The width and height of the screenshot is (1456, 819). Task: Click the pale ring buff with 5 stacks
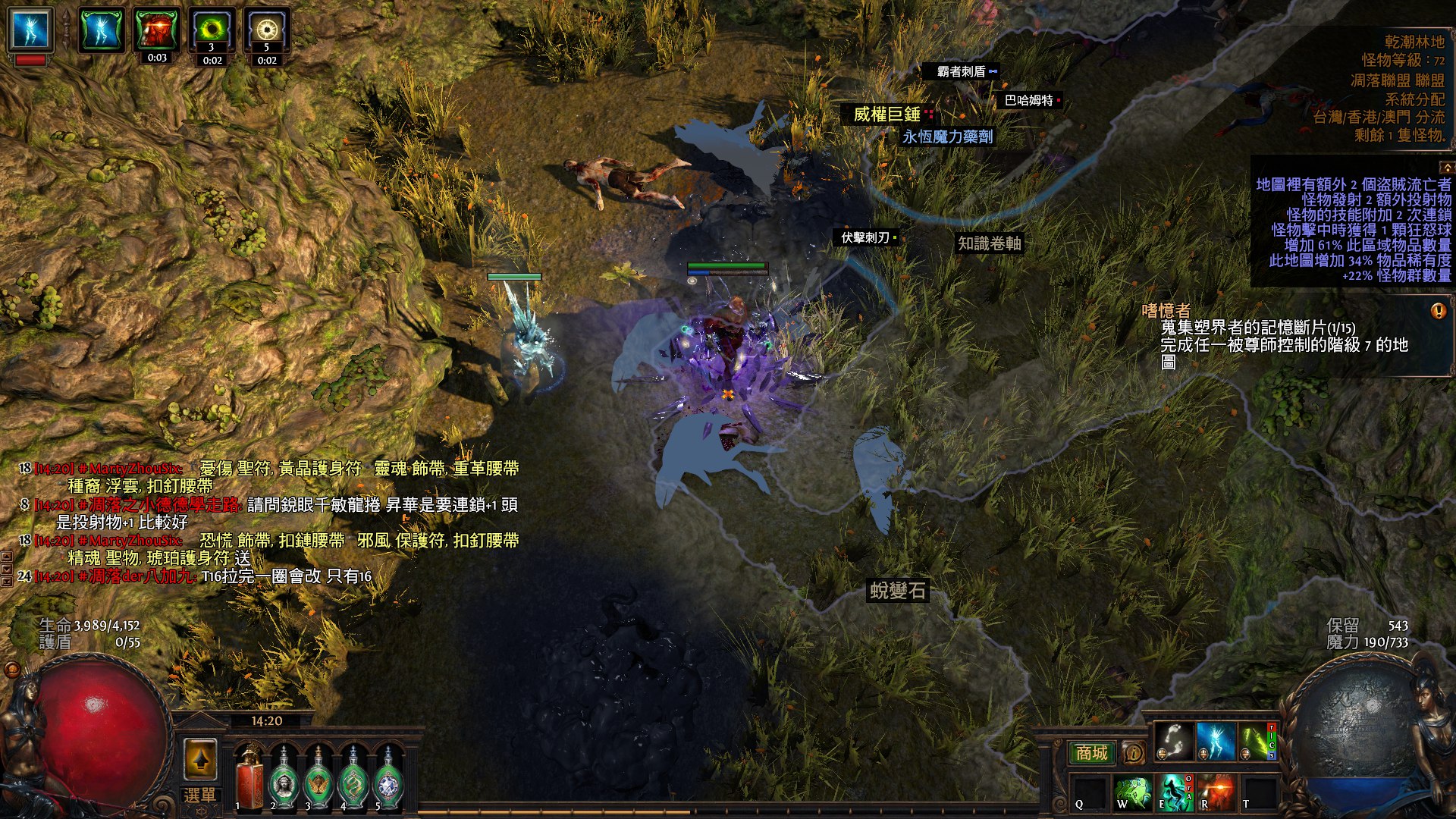point(266,30)
